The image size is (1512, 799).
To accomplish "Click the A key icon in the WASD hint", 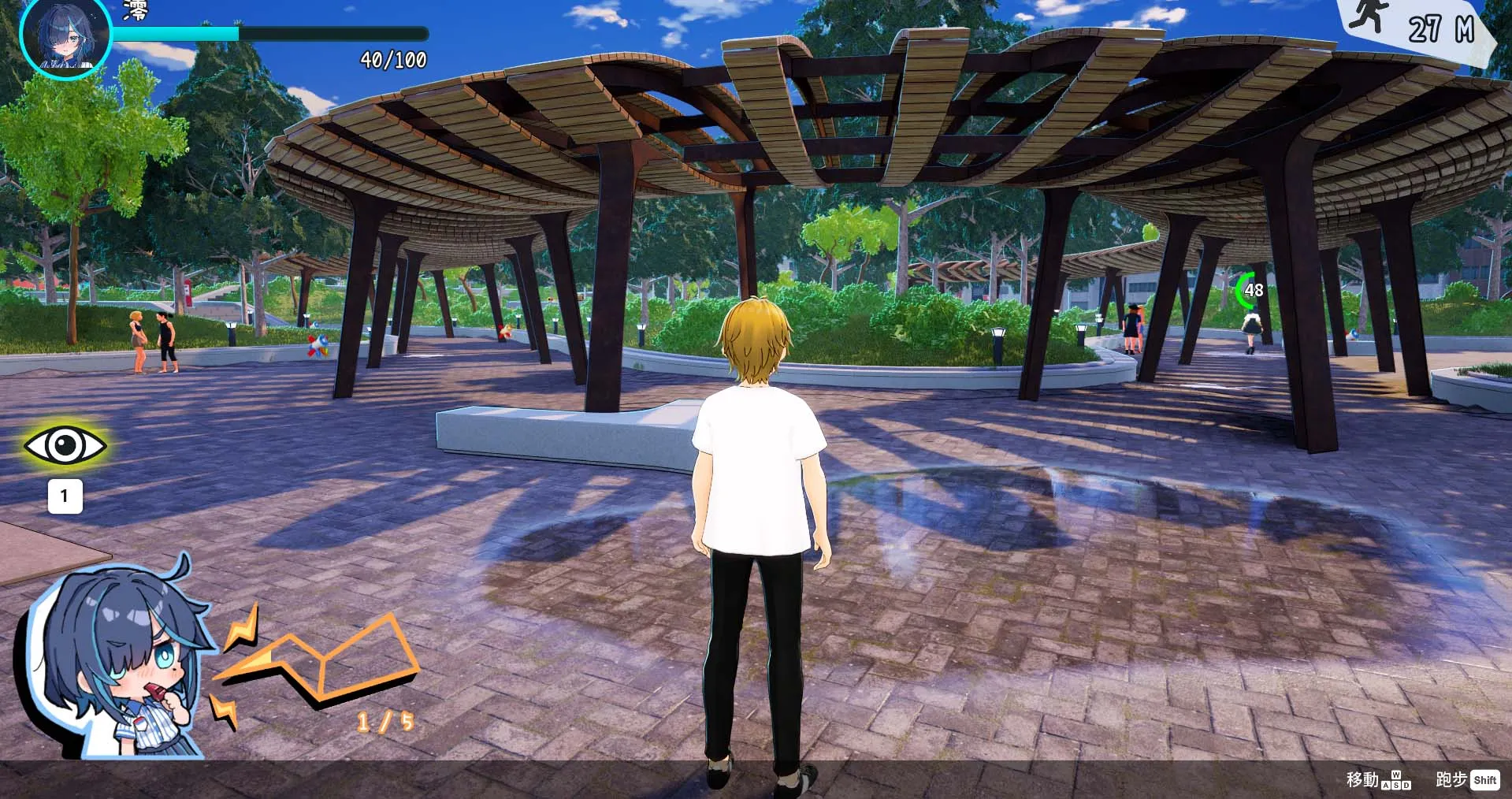I will pos(1386,786).
